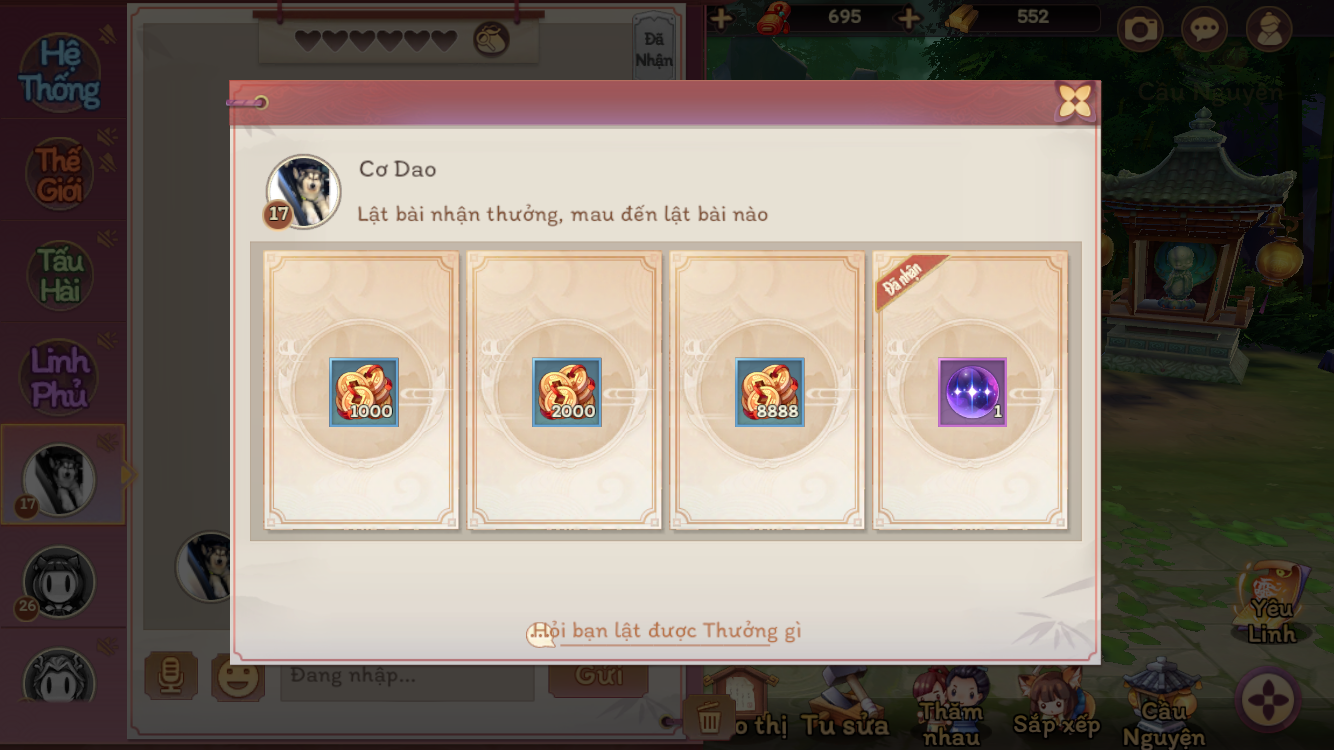1334x750 pixels.
Task: Open the Yêu Linh menu
Action: tap(1272, 604)
